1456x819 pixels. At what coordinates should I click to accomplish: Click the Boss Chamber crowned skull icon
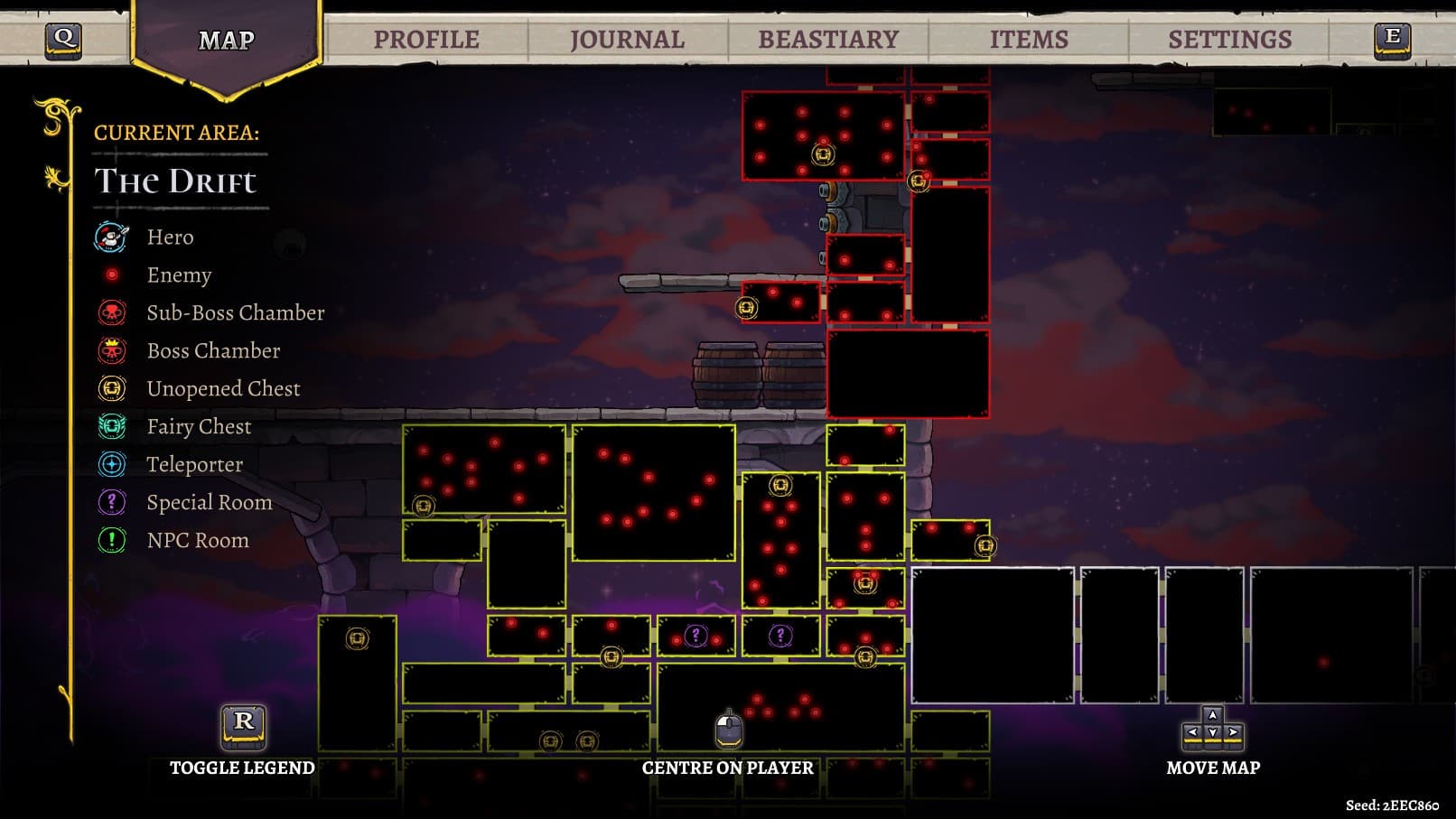coord(109,350)
